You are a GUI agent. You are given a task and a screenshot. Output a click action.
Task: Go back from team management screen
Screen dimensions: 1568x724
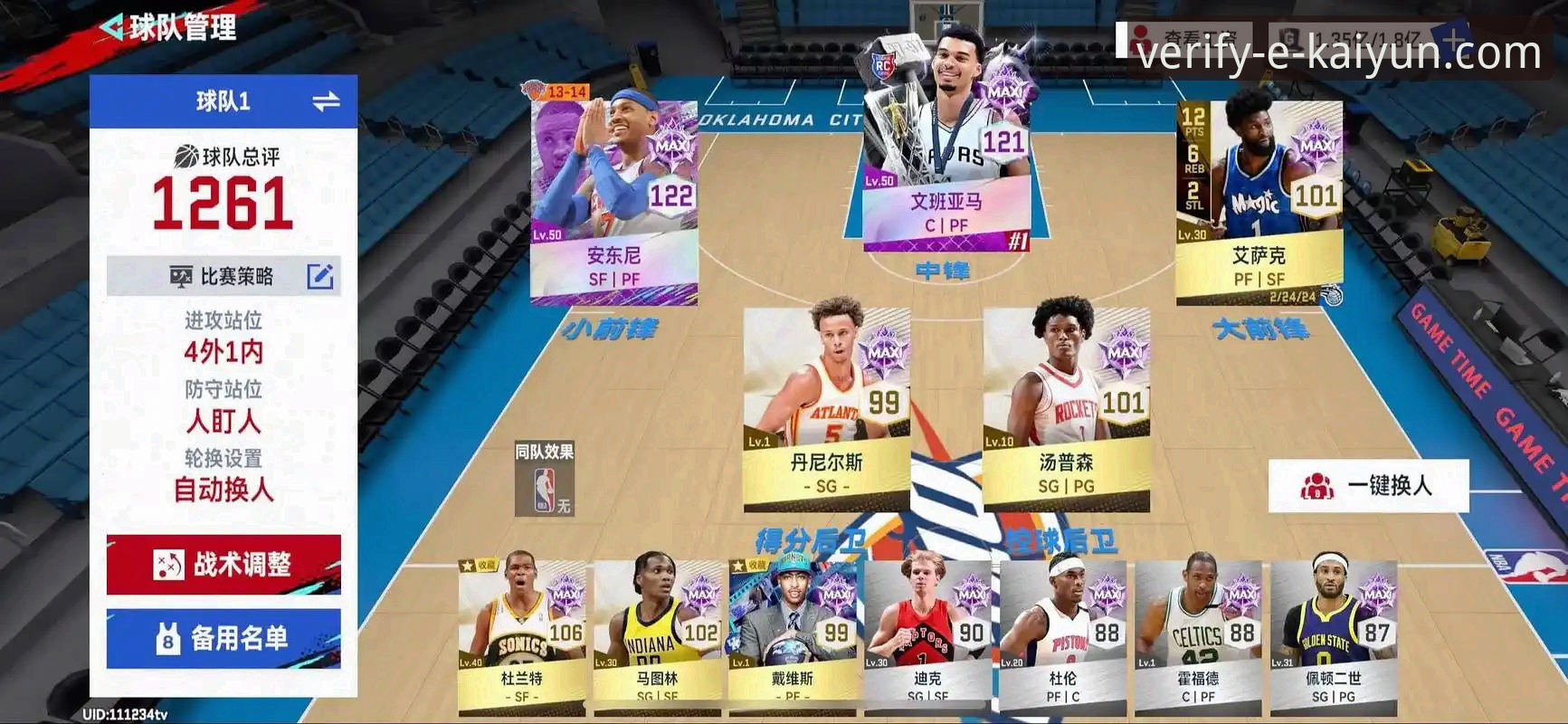point(112,28)
